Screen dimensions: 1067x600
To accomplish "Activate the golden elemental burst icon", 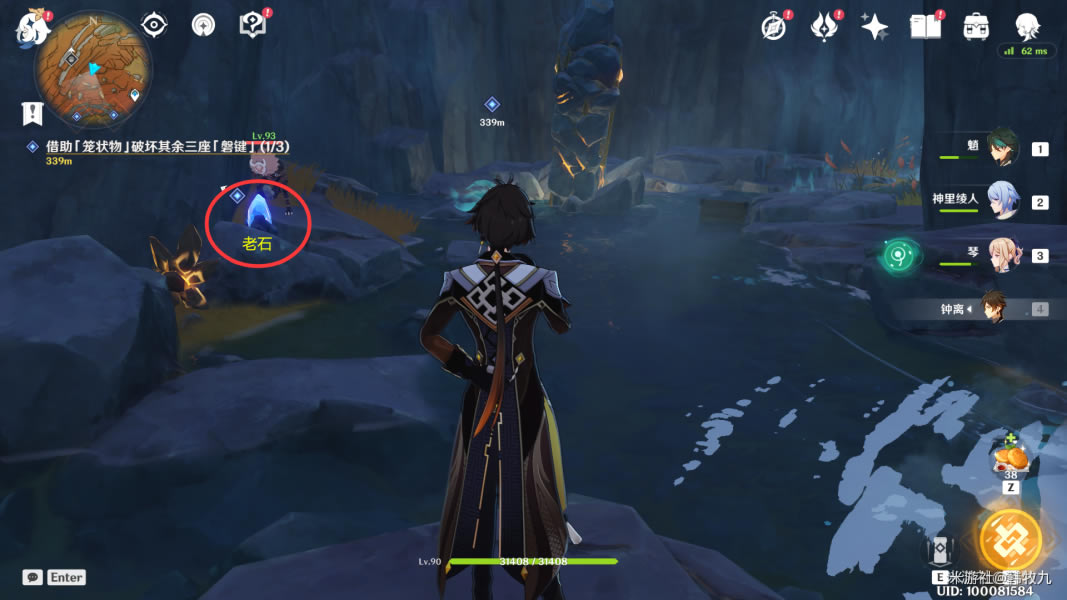I will [1010, 541].
